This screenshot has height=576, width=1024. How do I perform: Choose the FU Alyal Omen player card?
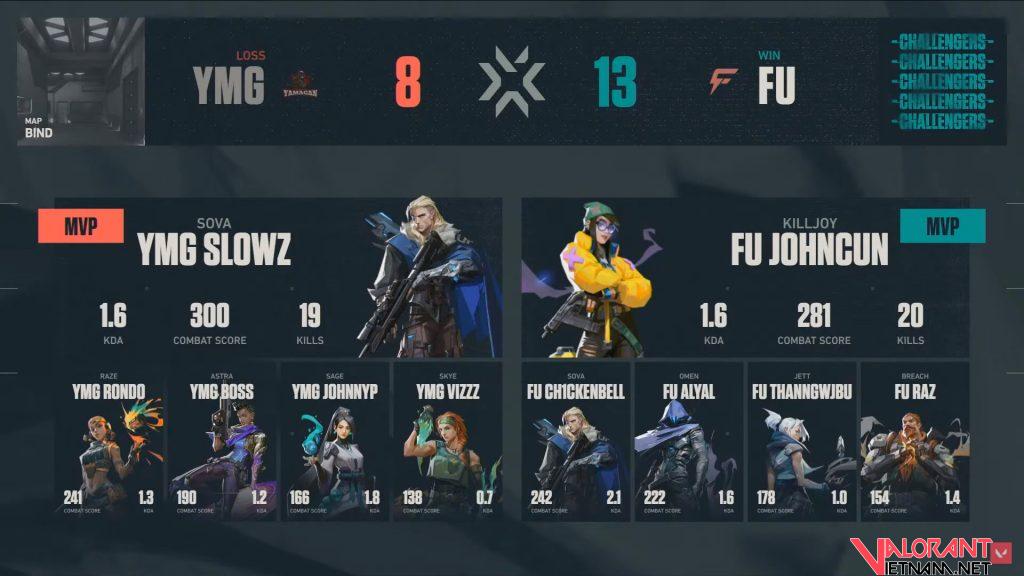point(688,442)
